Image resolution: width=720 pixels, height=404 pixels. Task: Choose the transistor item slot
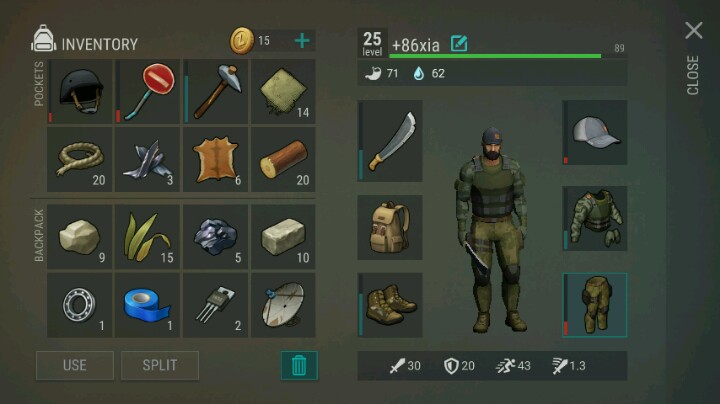[x=215, y=305]
